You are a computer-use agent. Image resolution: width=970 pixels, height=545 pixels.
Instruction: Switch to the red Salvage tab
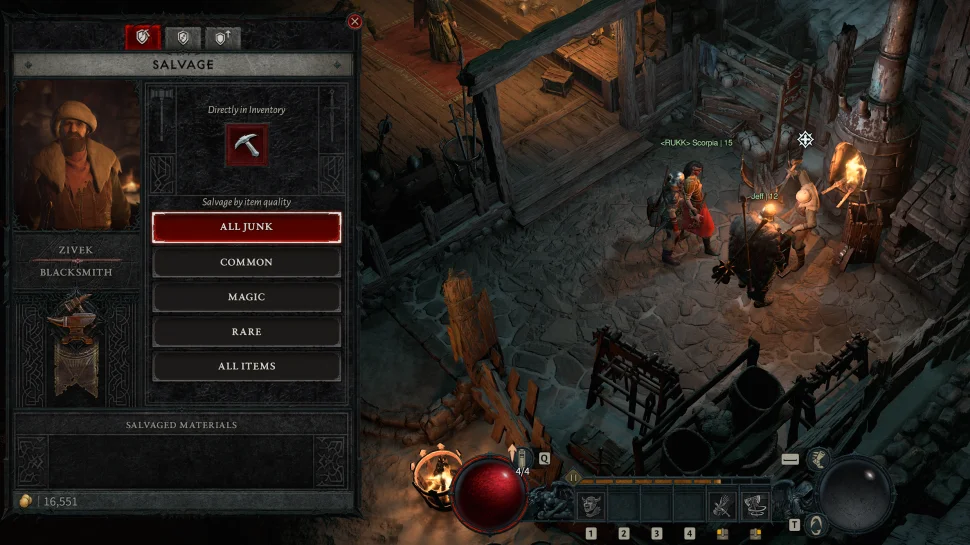pyautogui.click(x=142, y=38)
